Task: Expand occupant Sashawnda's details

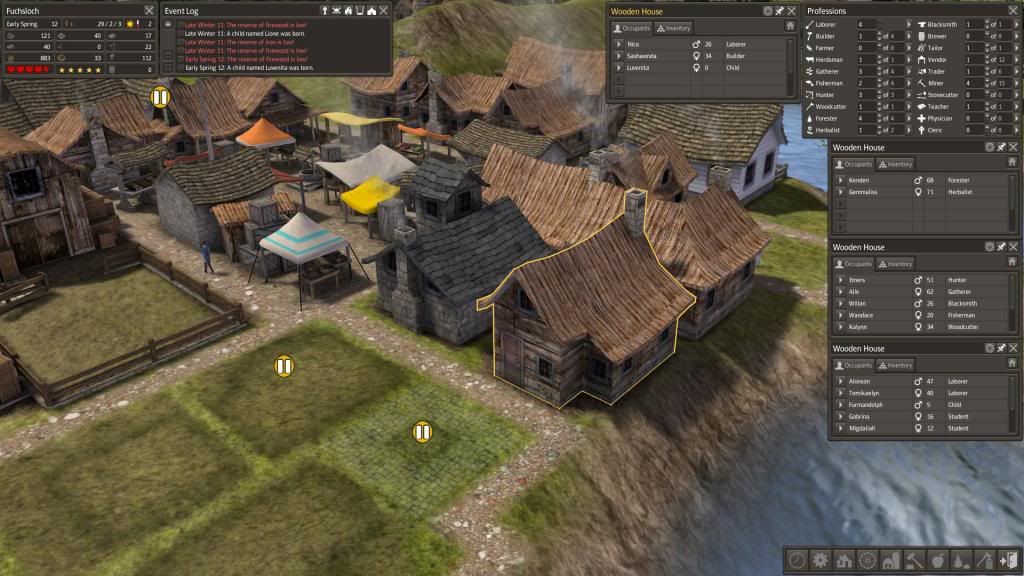Action: (x=617, y=56)
